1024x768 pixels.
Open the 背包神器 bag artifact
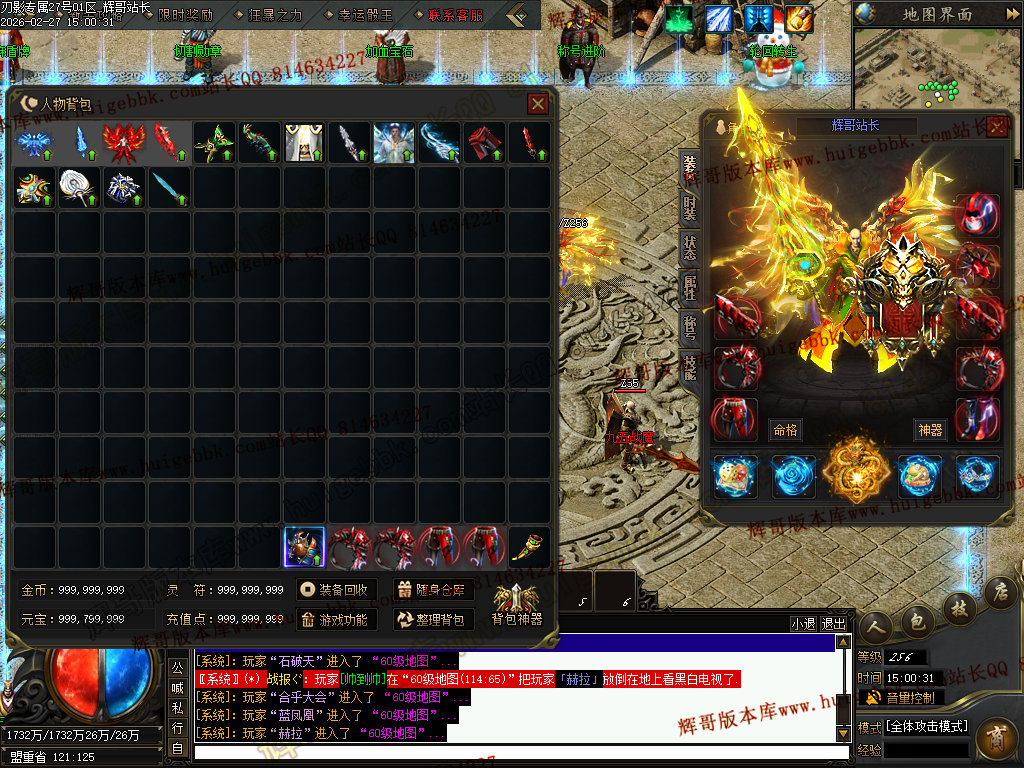click(x=516, y=604)
